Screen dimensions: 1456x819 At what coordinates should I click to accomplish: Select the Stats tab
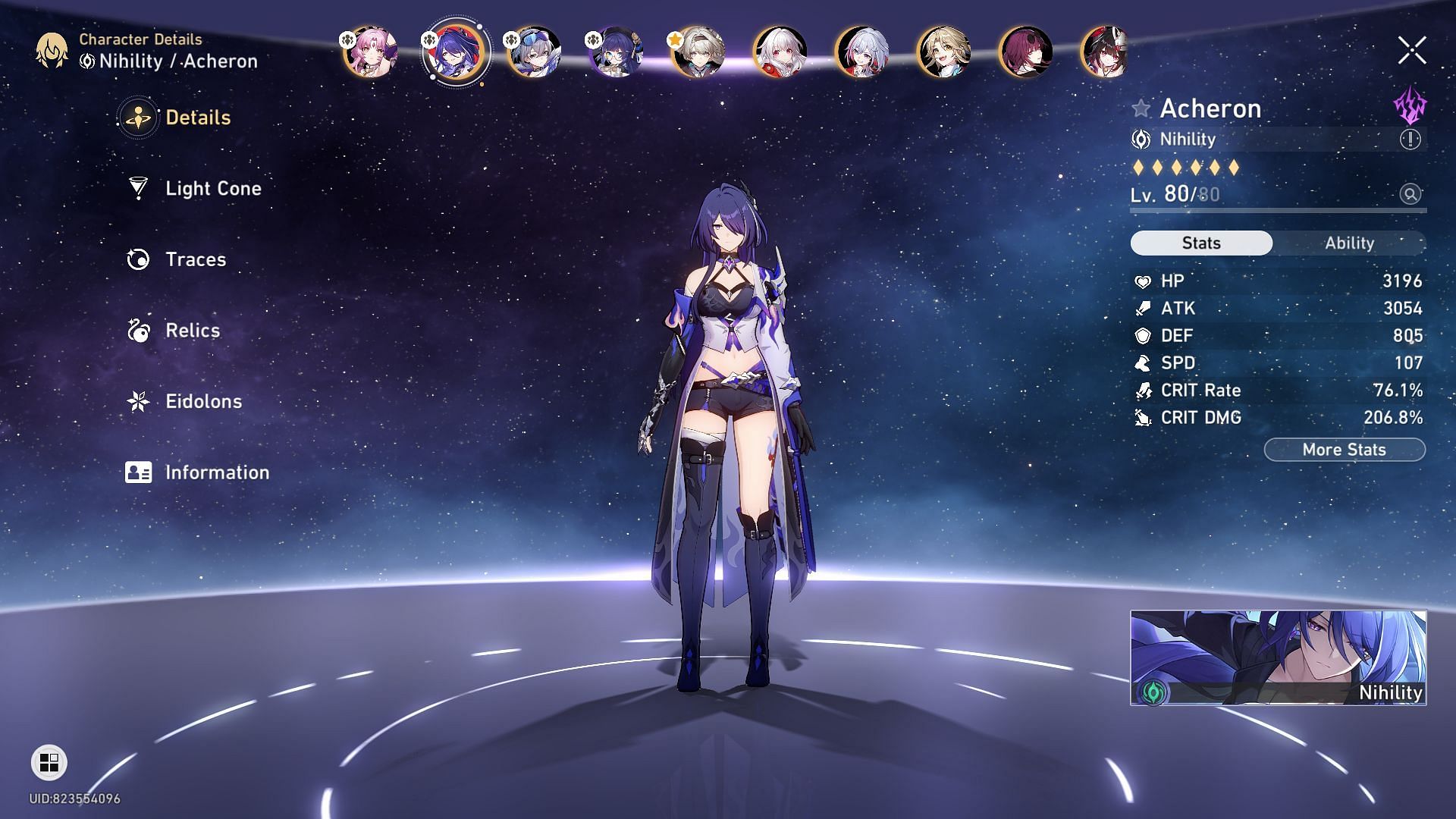[1201, 243]
